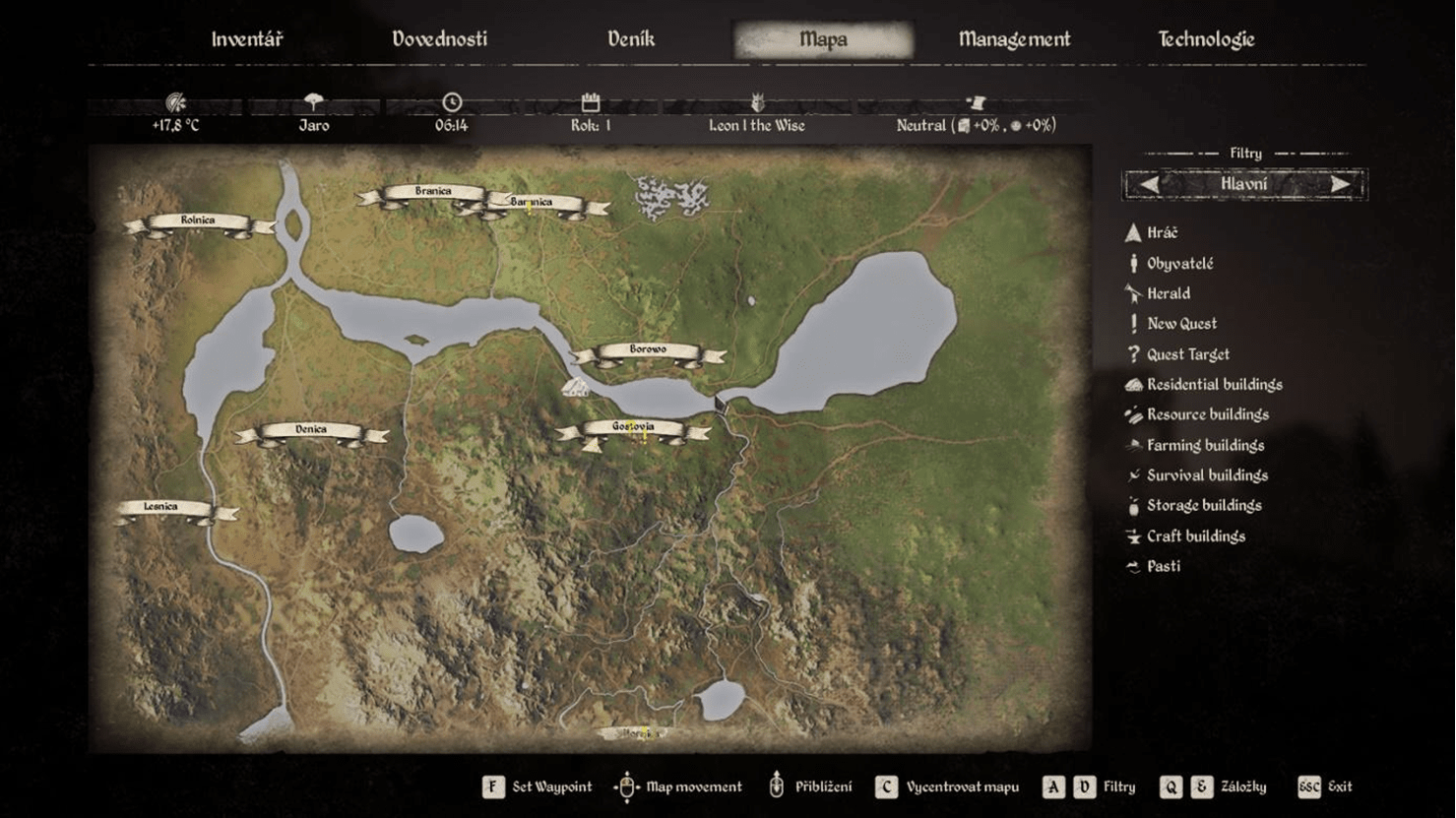Select the Borowo village banner on the map
1456x818 pixels.
[648, 350]
